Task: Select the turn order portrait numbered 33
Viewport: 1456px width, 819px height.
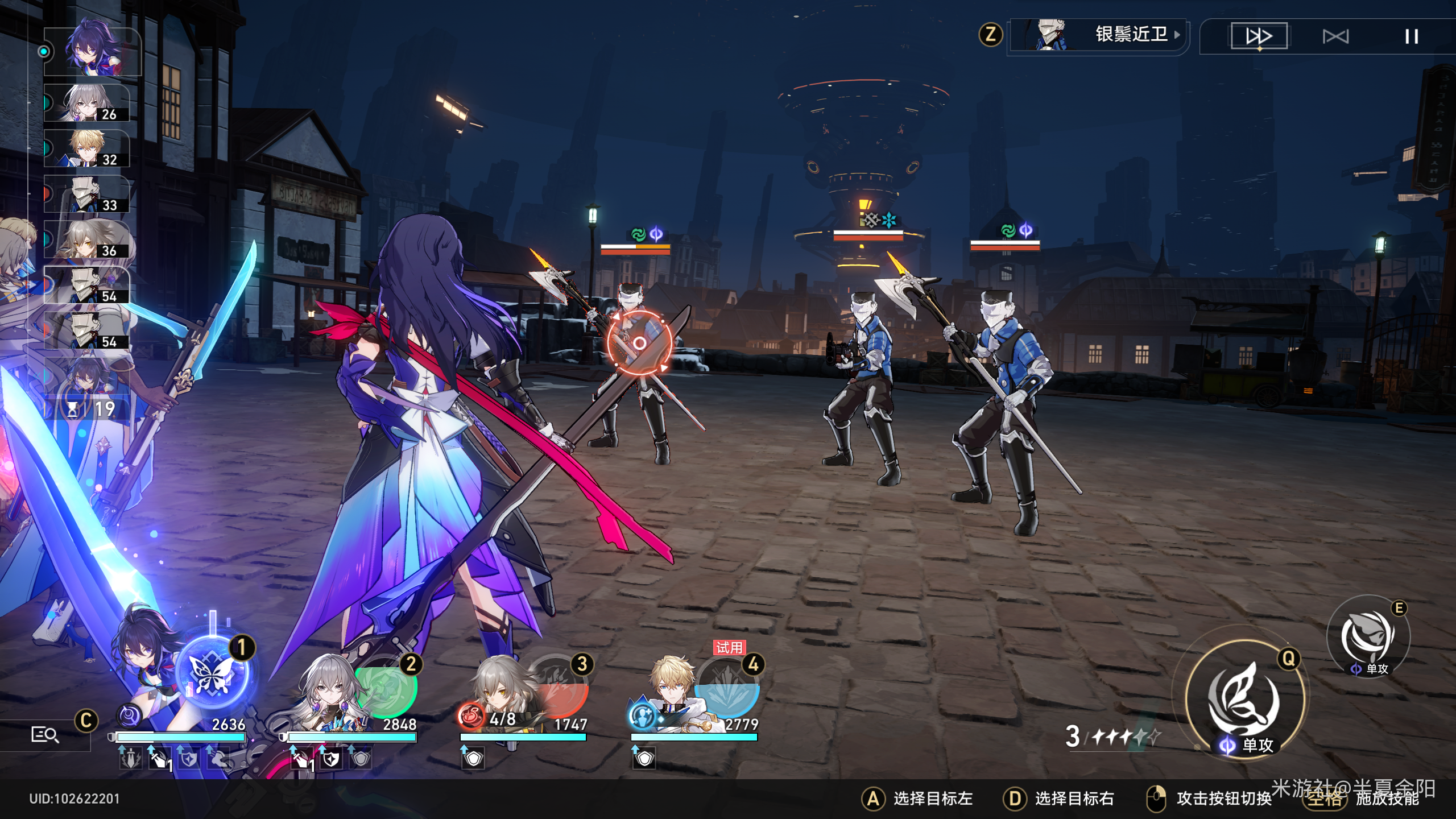Action: [87, 194]
